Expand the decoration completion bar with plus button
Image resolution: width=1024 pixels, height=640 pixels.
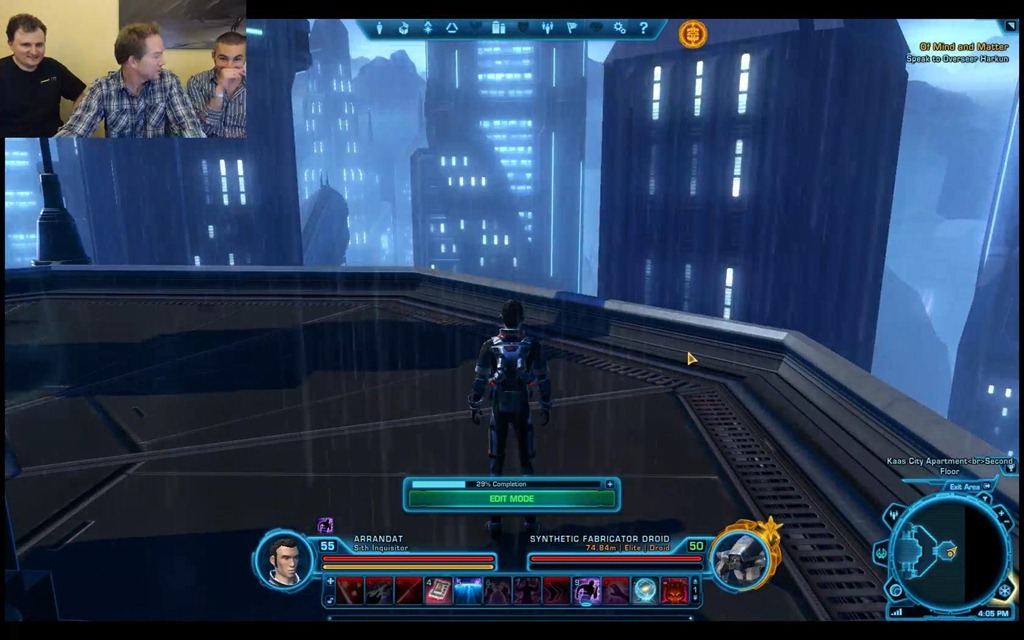[609, 484]
